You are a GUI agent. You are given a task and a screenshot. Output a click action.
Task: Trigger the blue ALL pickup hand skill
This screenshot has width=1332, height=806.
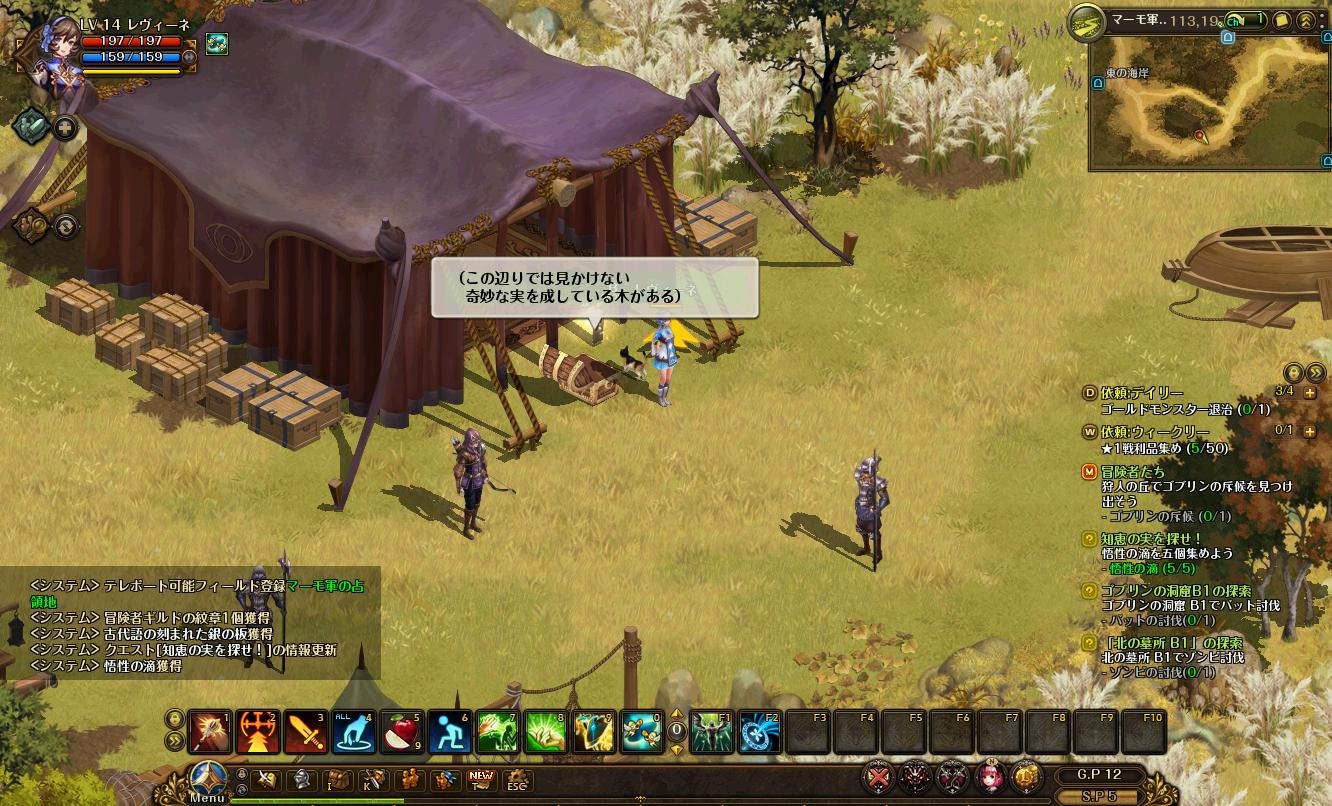[x=352, y=732]
